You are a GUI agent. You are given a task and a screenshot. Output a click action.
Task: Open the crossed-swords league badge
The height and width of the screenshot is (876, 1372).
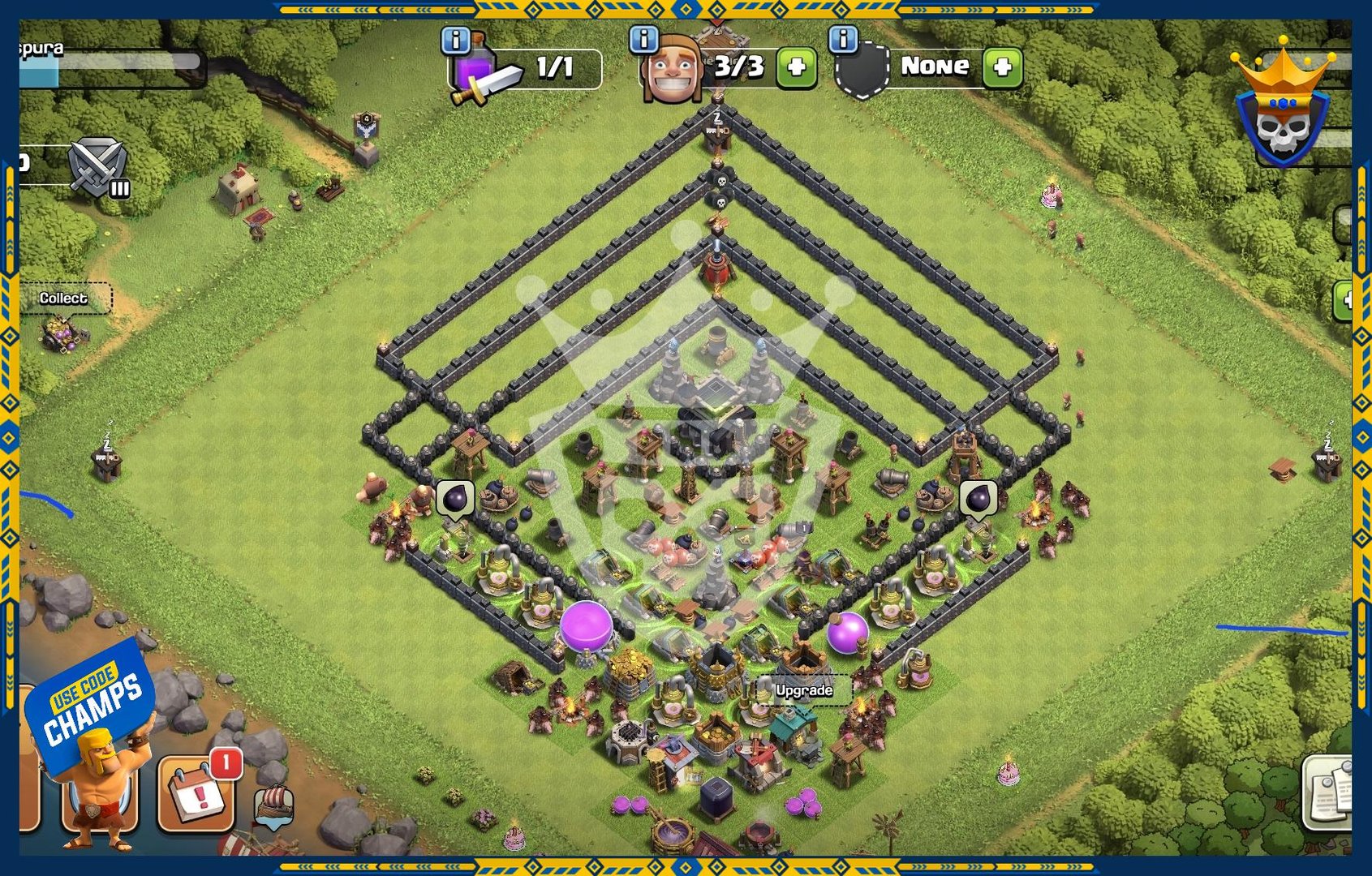97,167
